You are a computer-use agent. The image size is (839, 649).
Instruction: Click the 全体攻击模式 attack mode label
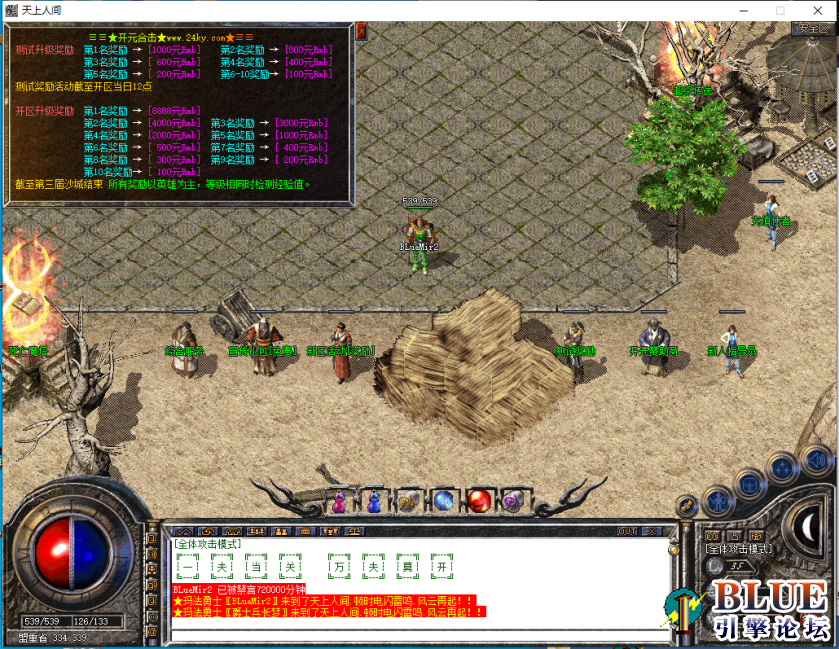(738, 549)
